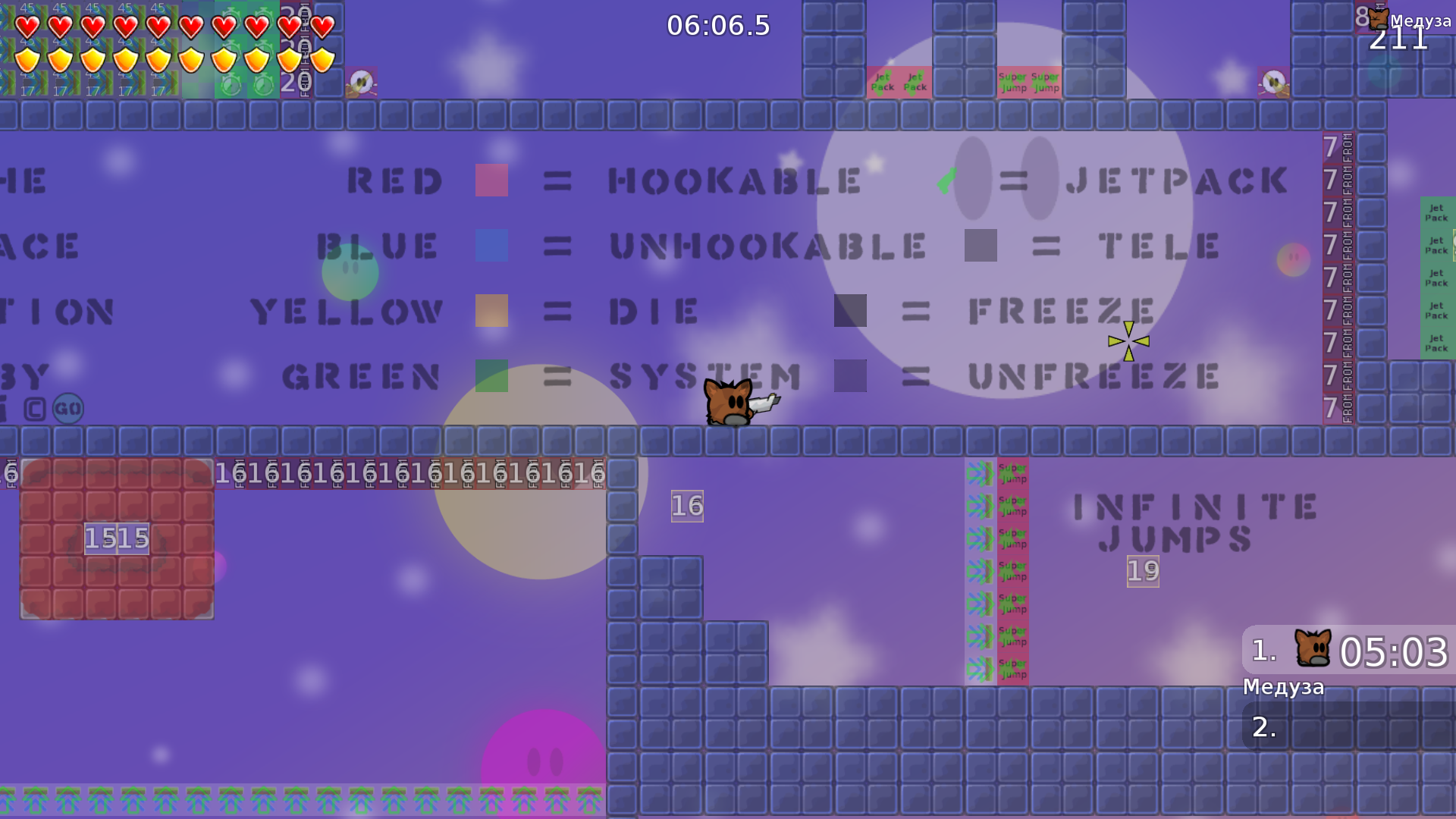Click the skull-and-crossbones death tile icon
The image size is (1456, 819).
362,80
